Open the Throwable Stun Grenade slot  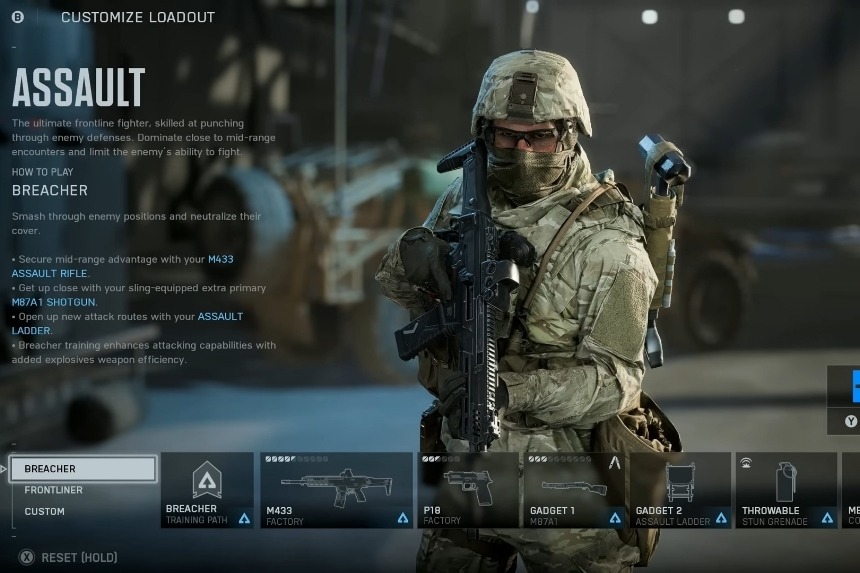[x=786, y=490]
